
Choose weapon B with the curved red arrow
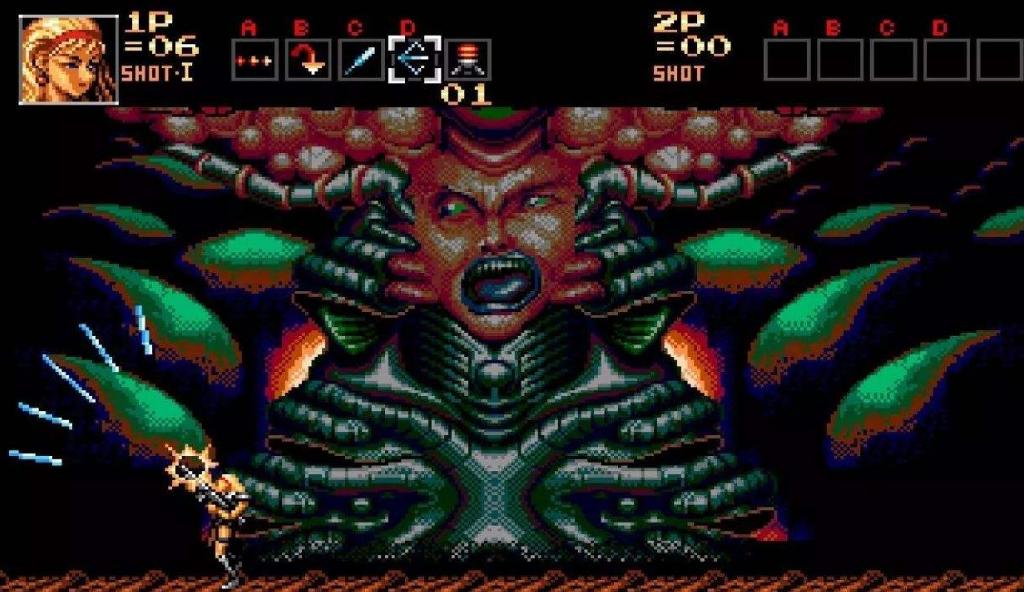308,60
